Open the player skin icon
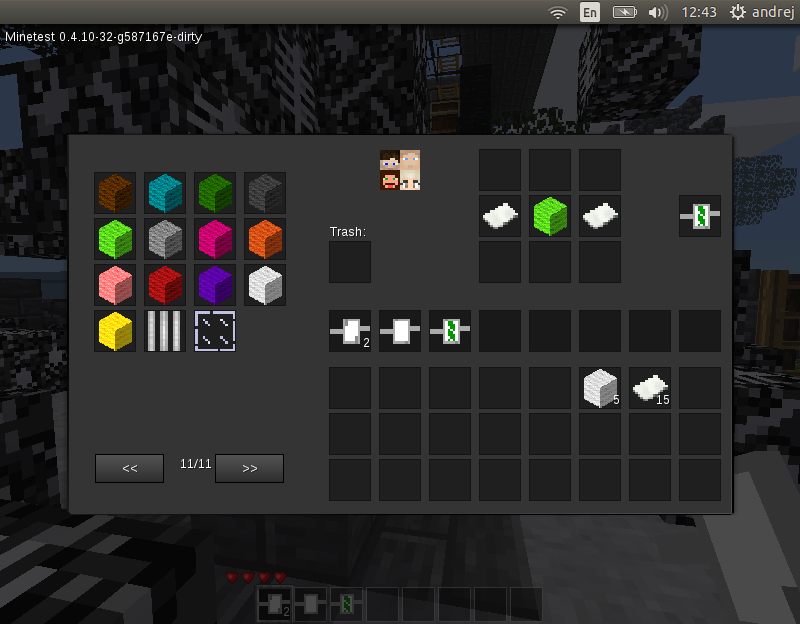800x624 pixels. click(x=400, y=170)
